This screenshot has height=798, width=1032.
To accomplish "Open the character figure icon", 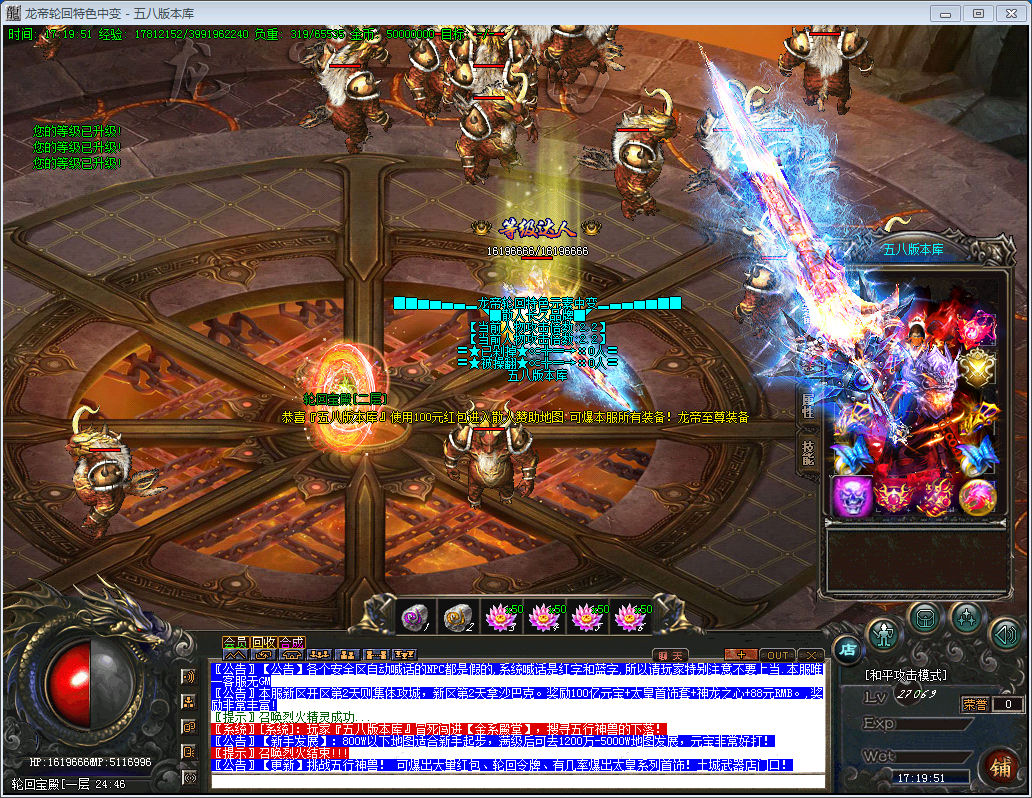I will click(x=884, y=632).
